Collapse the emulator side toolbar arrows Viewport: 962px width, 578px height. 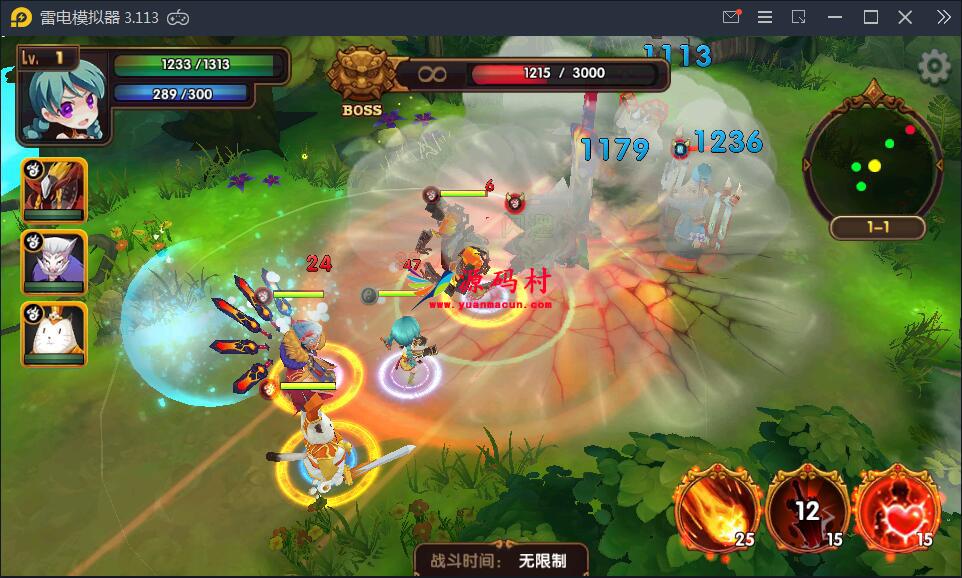[x=943, y=17]
